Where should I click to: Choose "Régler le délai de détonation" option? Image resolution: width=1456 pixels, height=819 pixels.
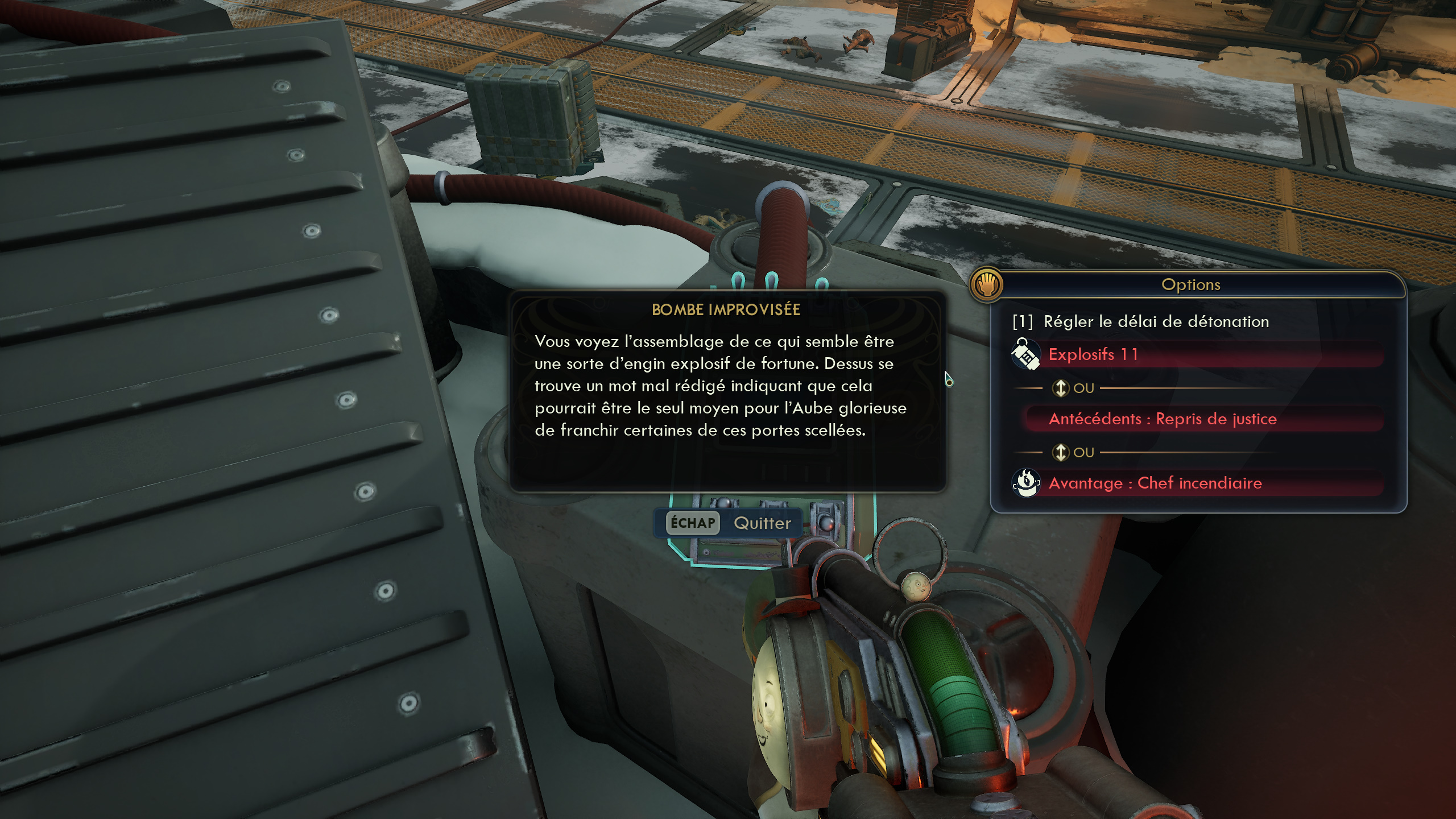click(x=1155, y=322)
